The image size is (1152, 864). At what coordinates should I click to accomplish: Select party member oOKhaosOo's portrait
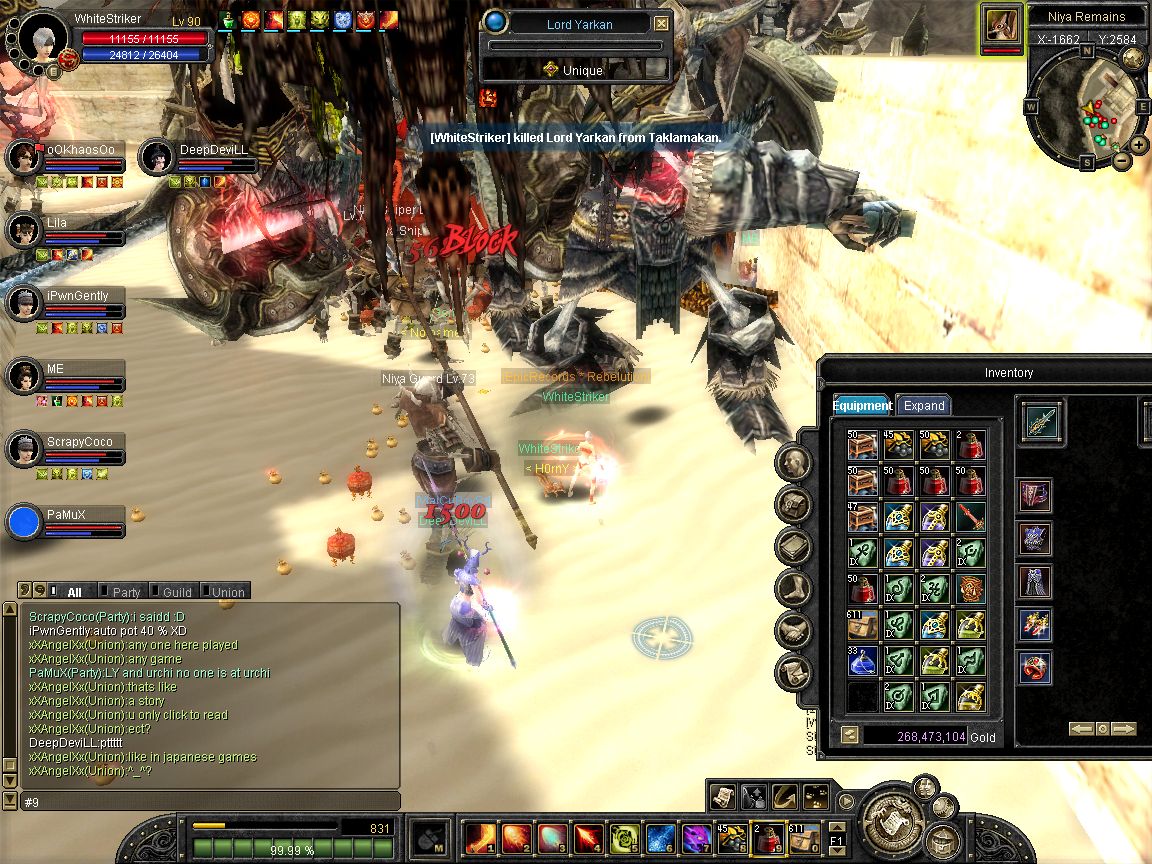point(22,157)
